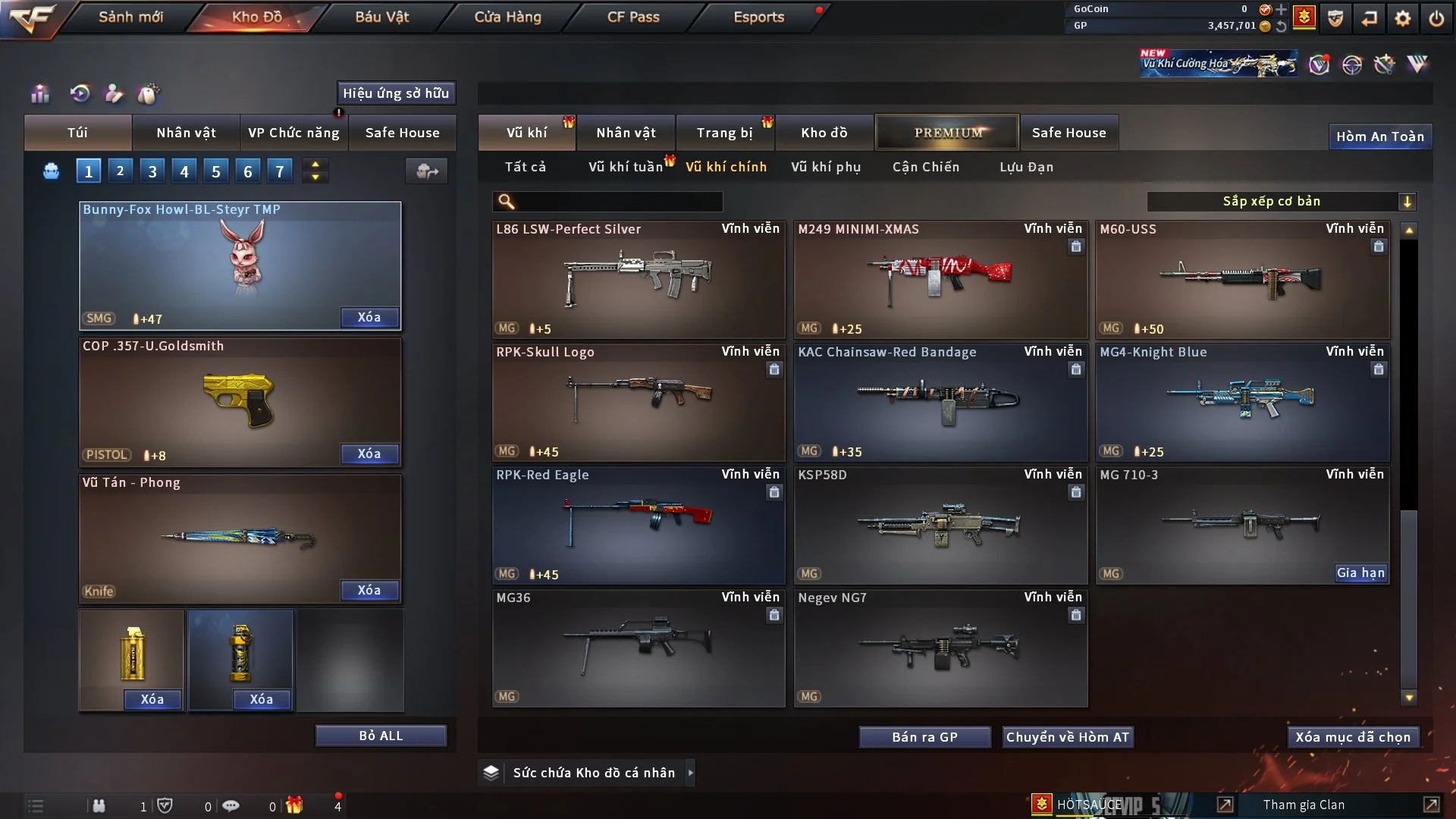Open the Hòm An Toàn safe box
Screen dimensions: 1456x819
click(1379, 136)
